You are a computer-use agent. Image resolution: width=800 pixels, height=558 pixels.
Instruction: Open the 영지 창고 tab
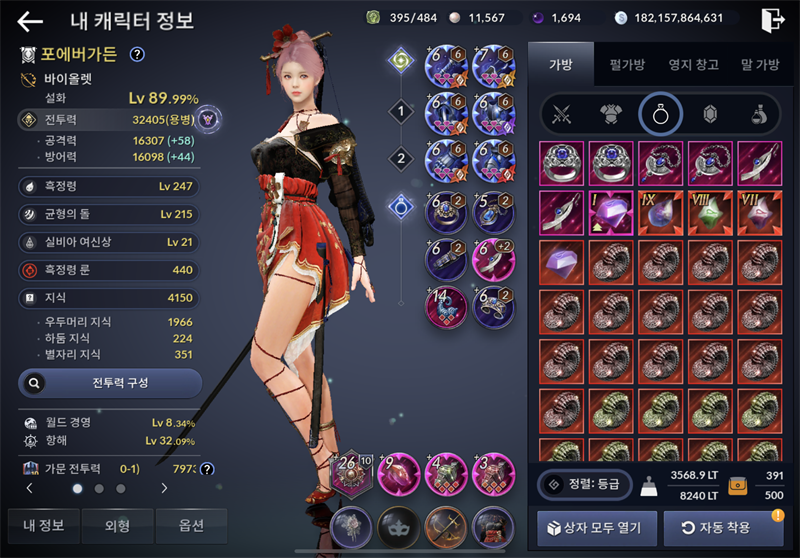click(x=693, y=65)
